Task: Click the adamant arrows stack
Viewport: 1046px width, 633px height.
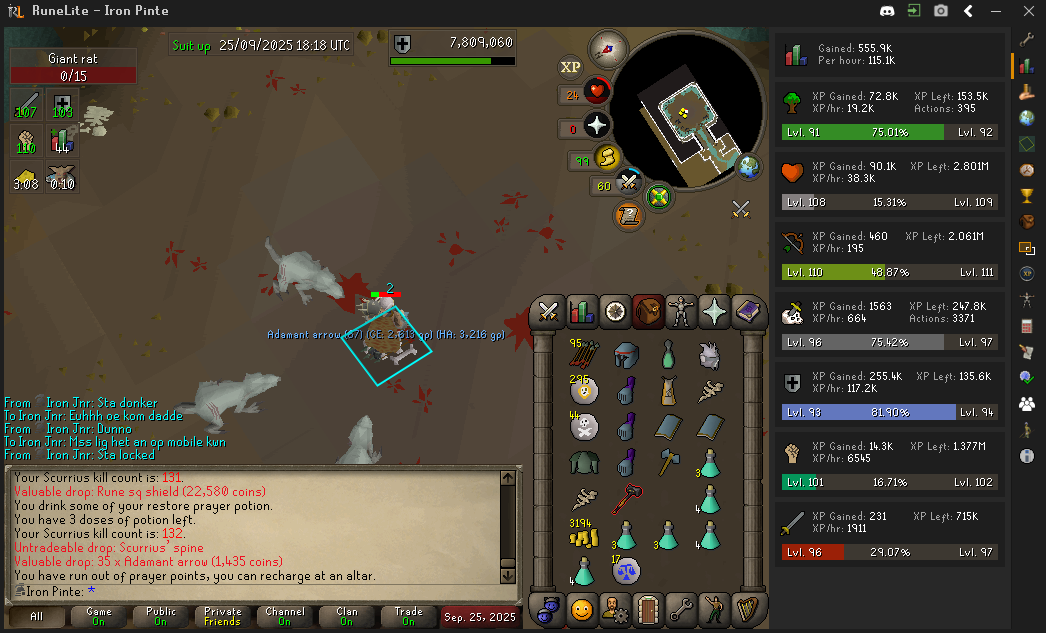Action: click(583, 355)
